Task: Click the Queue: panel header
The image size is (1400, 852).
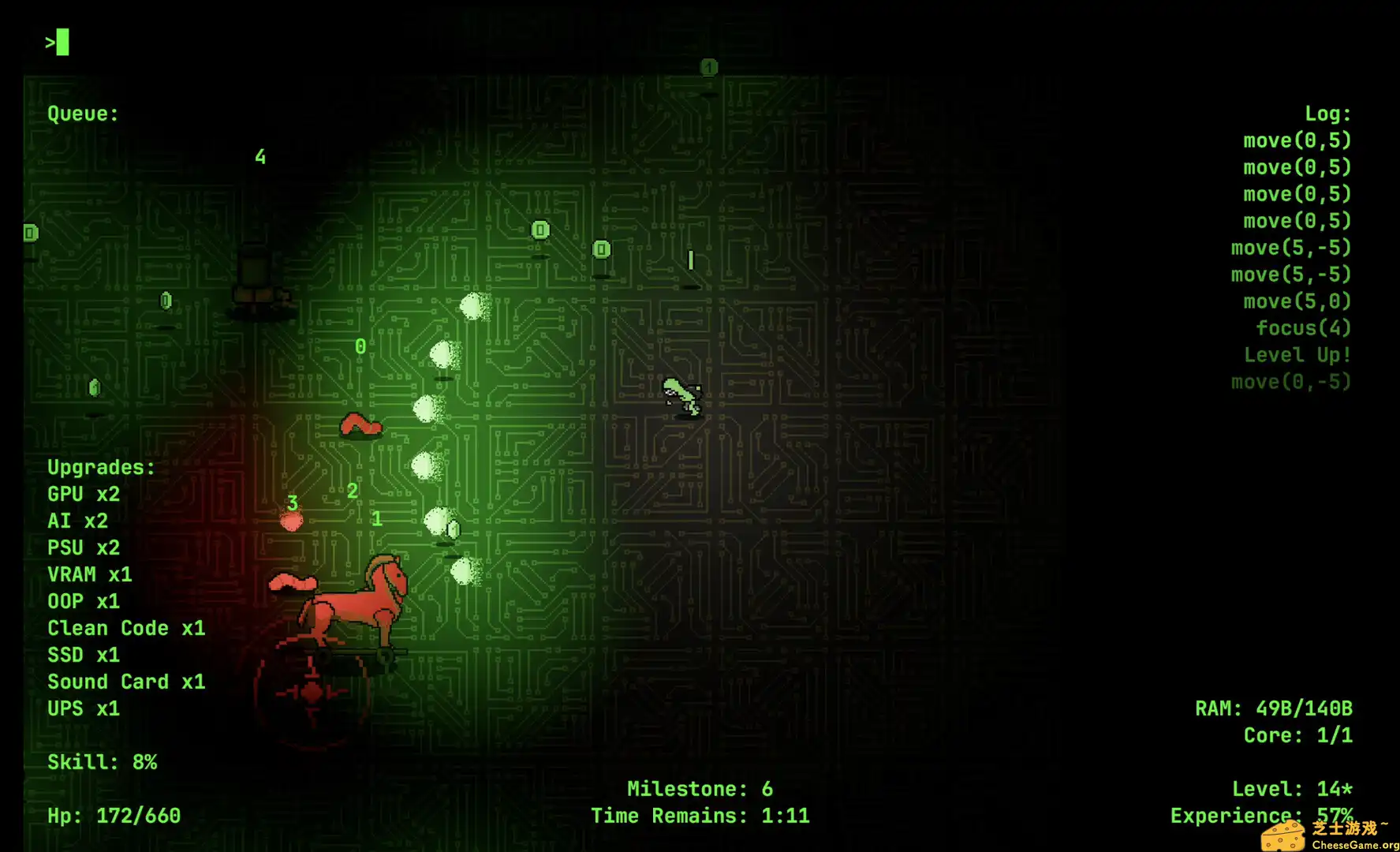Action: tap(82, 113)
